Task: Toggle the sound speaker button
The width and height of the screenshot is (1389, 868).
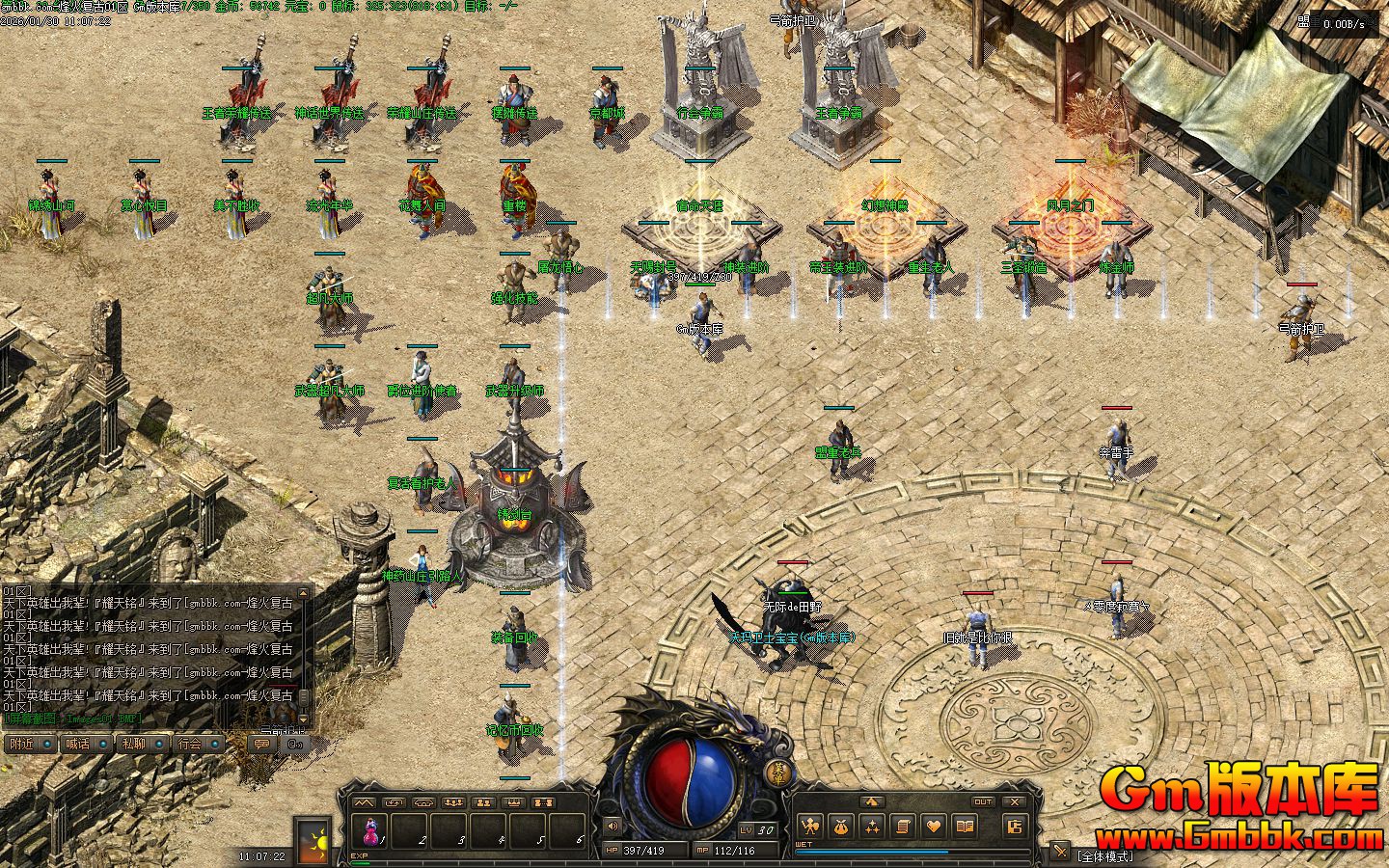Action: (x=613, y=826)
